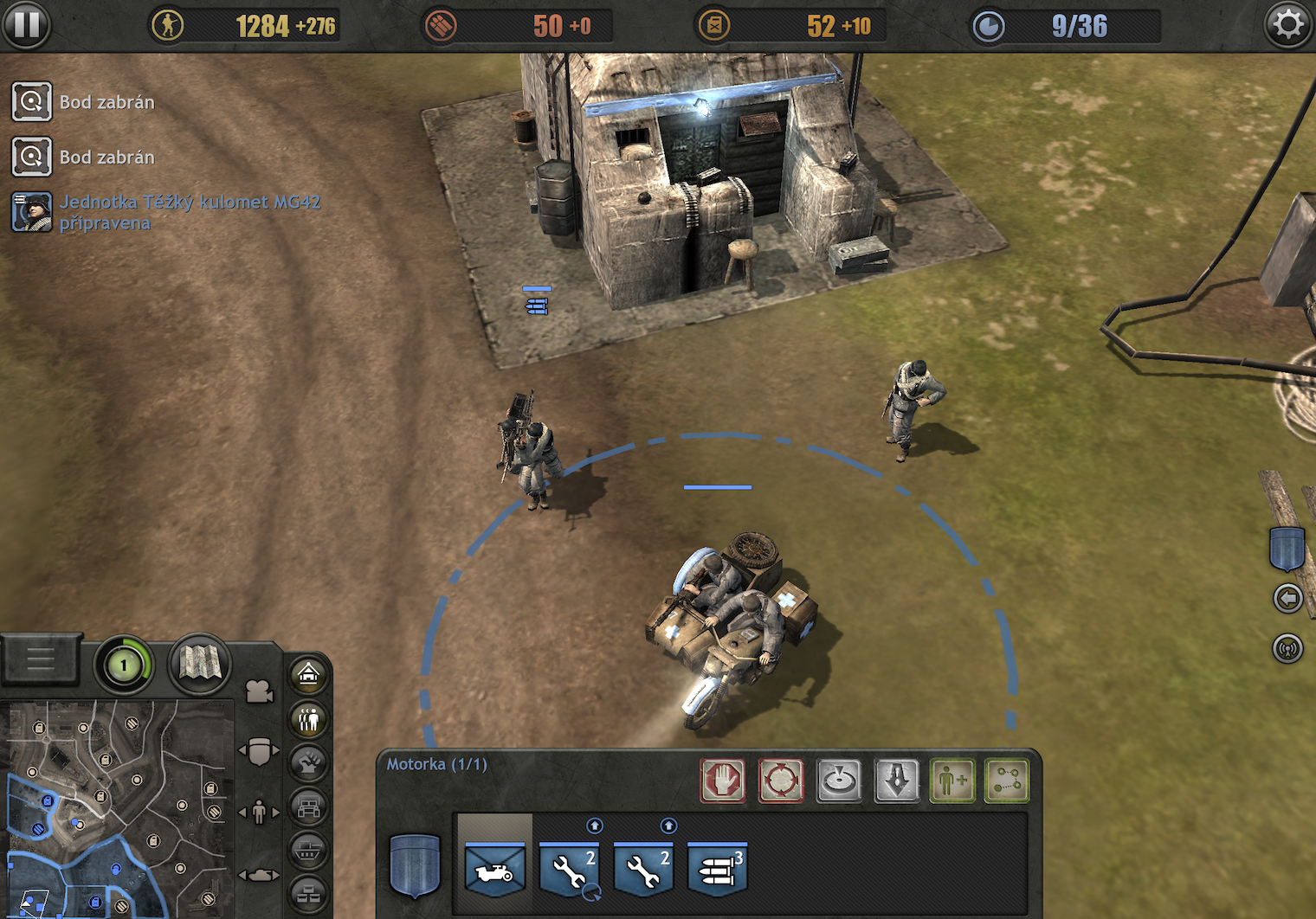1316x919 pixels.
Task: Select the three-bullets unit card
Action: click(718, 870)
